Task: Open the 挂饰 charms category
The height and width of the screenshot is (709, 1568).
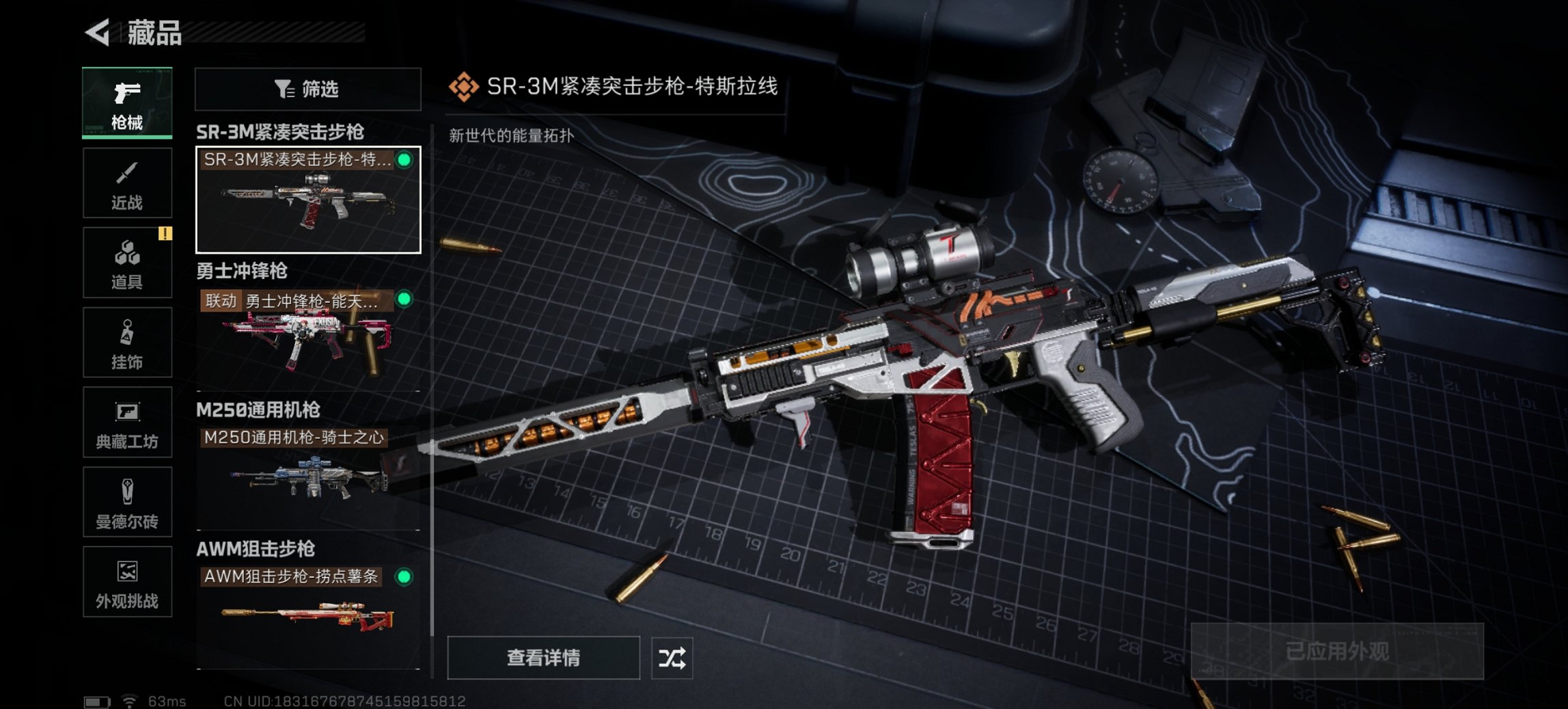Action: coord(126,343)
